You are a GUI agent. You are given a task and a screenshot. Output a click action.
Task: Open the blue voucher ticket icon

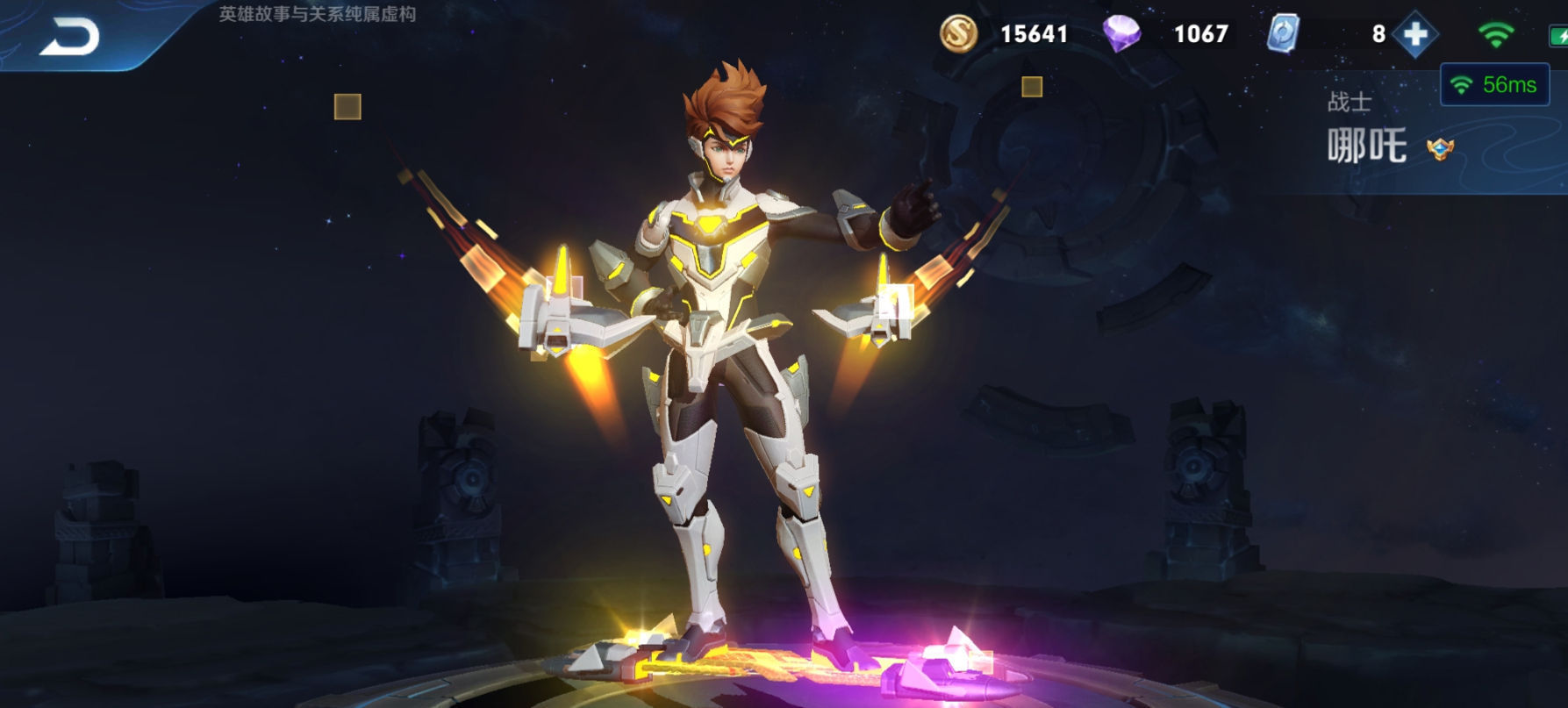pos(1283,34)
